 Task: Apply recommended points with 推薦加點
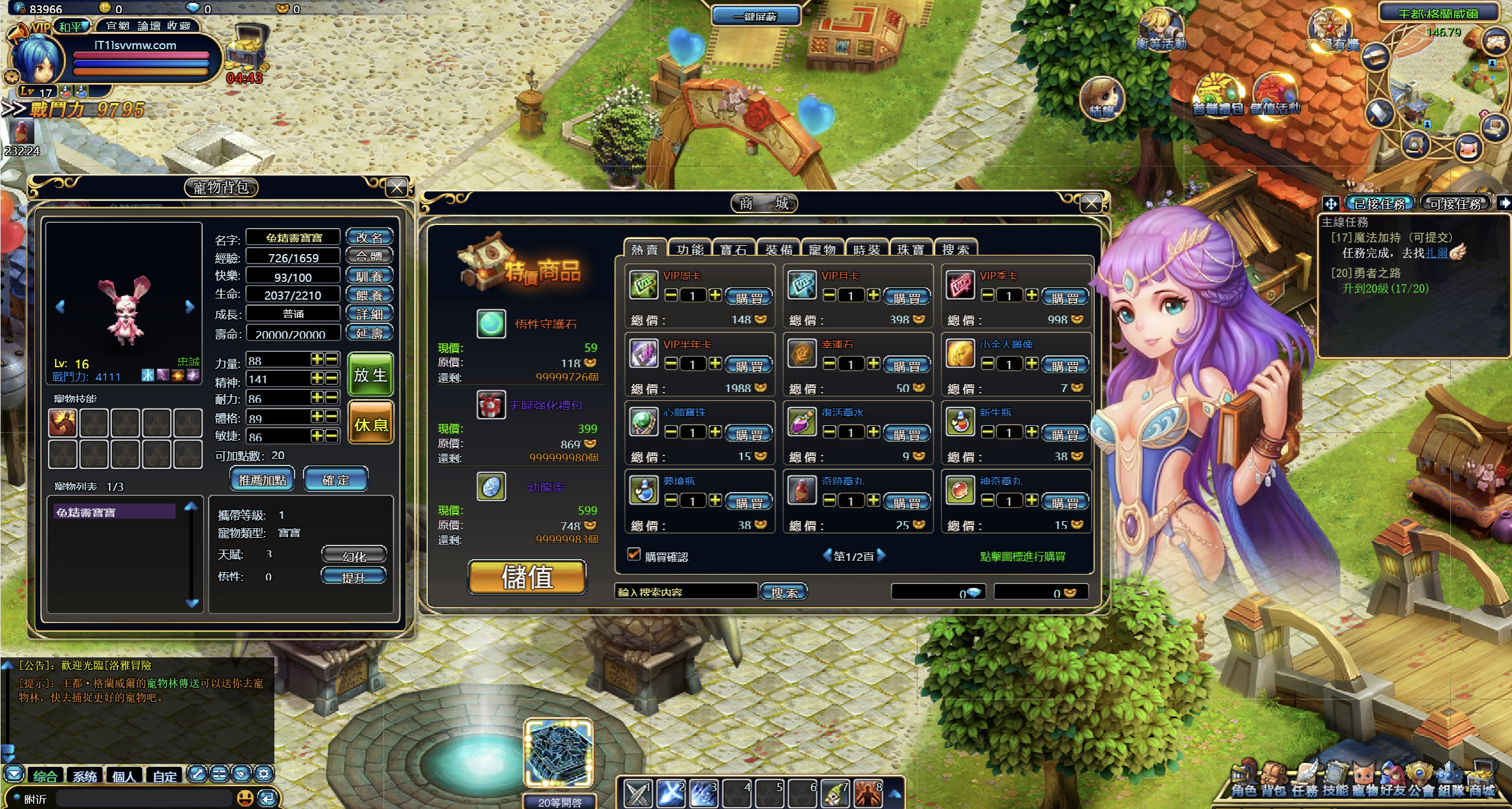pyautogui.click(x=262, y=480)
